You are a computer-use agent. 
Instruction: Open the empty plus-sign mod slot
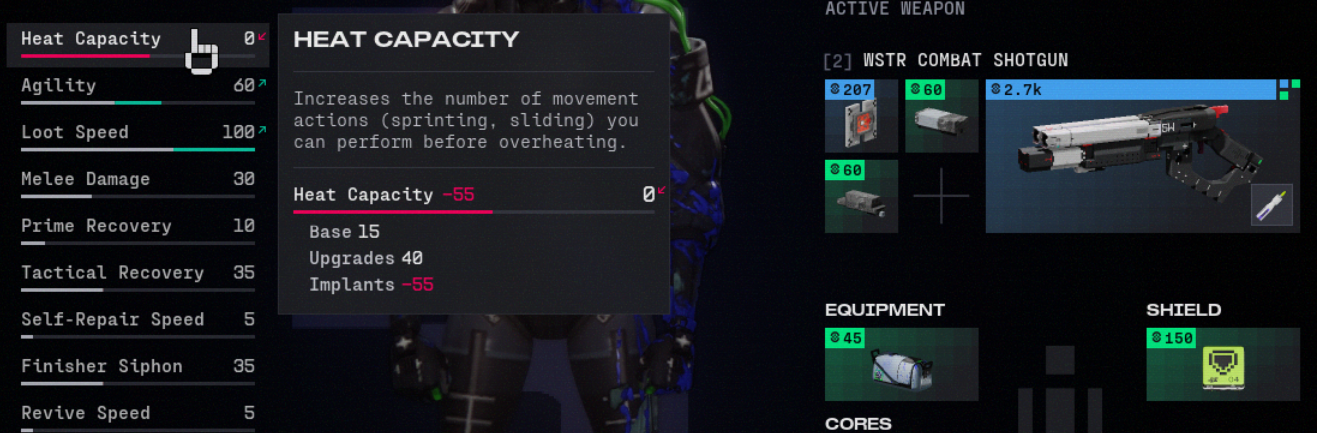(941, 196)
